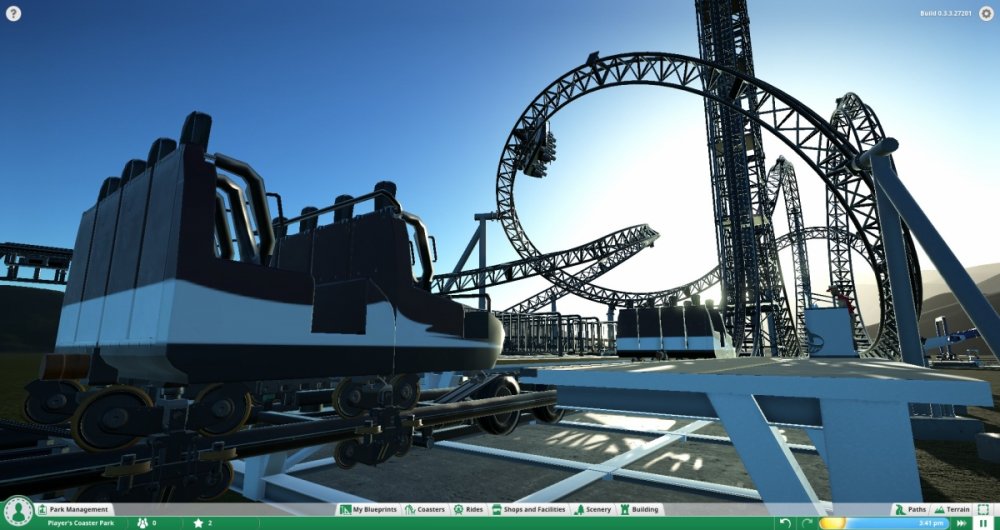1000x530 pixels.
Task: Pause the game simulation
Action: click(984, 523)
